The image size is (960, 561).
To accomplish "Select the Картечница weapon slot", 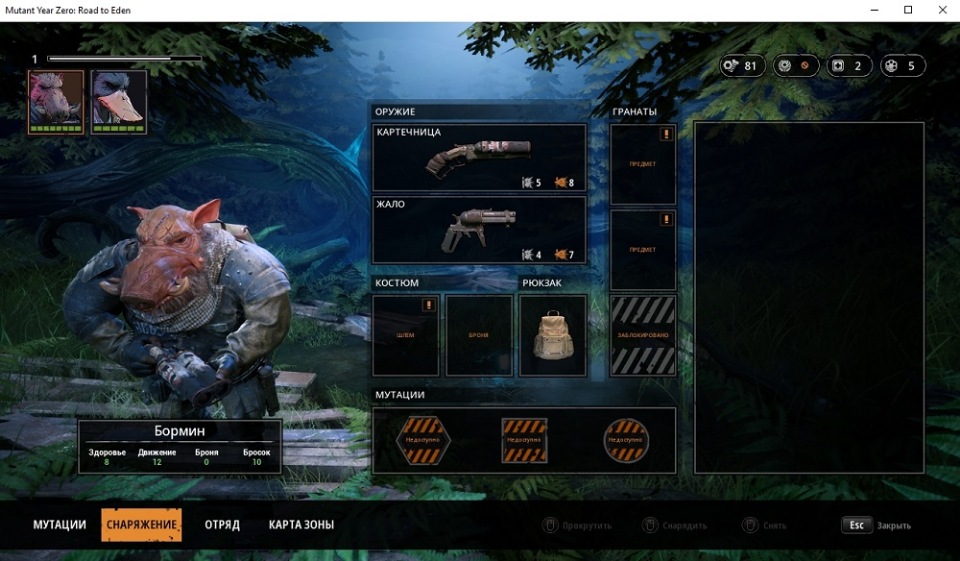I will click(479, 158).
